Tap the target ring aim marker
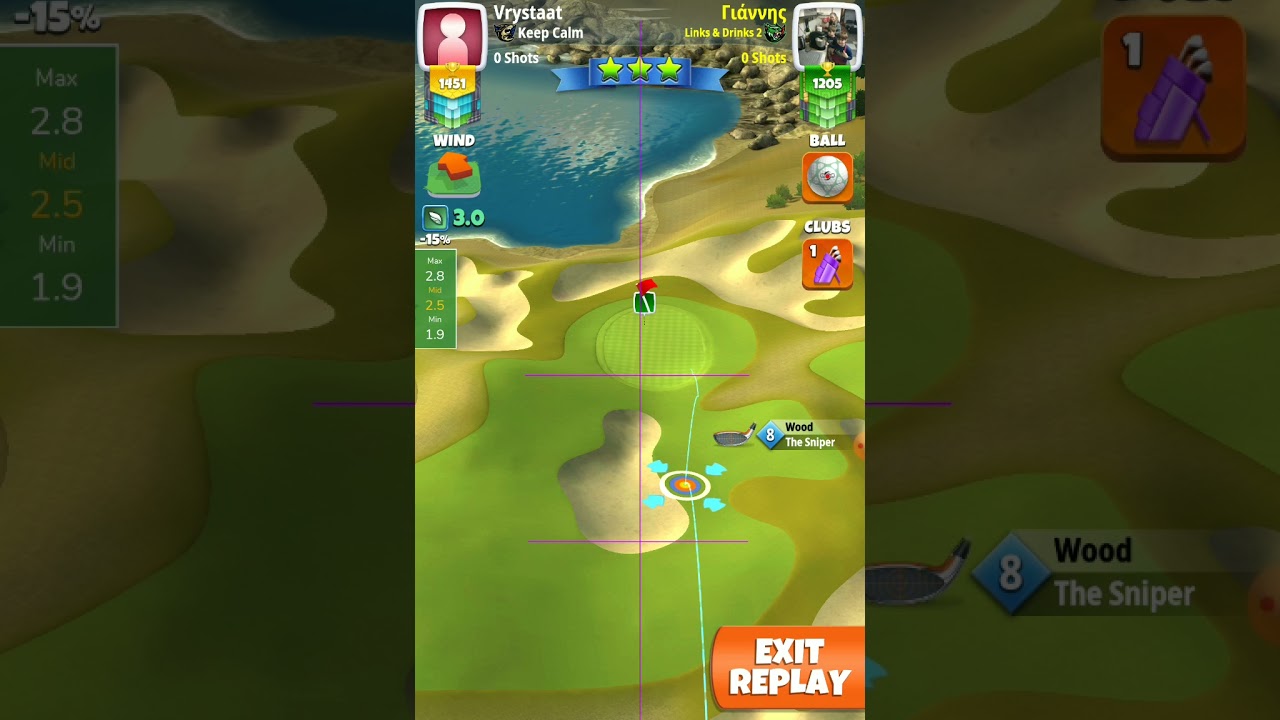 tap(685, 486)
